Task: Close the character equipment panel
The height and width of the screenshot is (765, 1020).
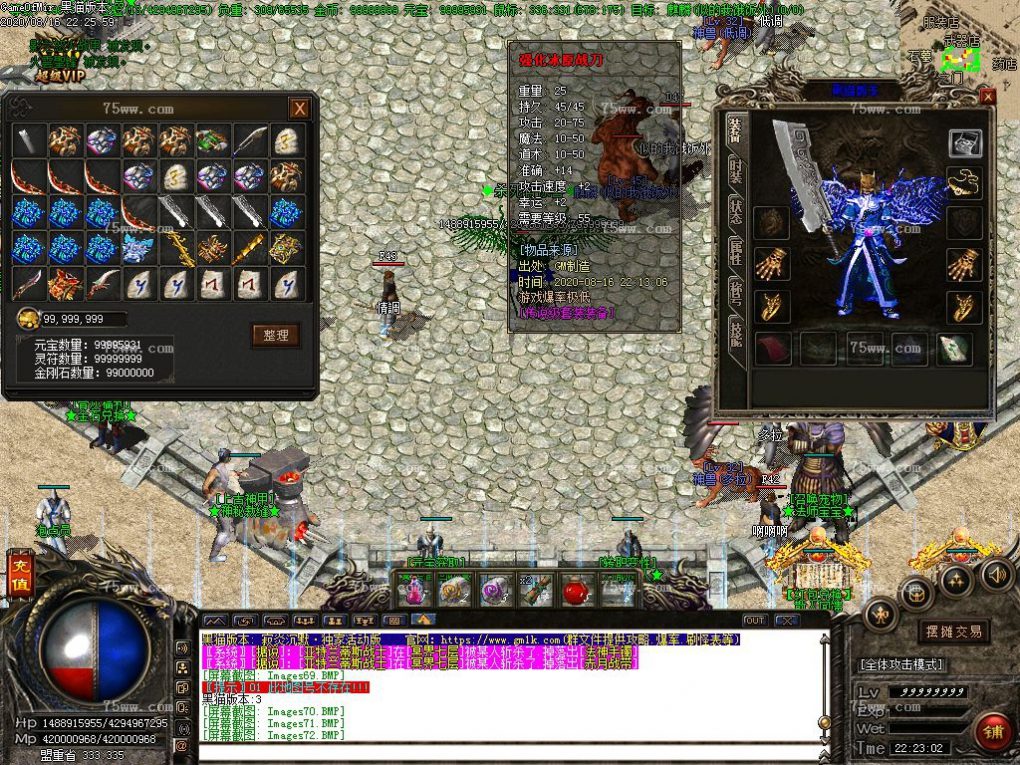Action: pyautogui.click(x=987, y=97)
